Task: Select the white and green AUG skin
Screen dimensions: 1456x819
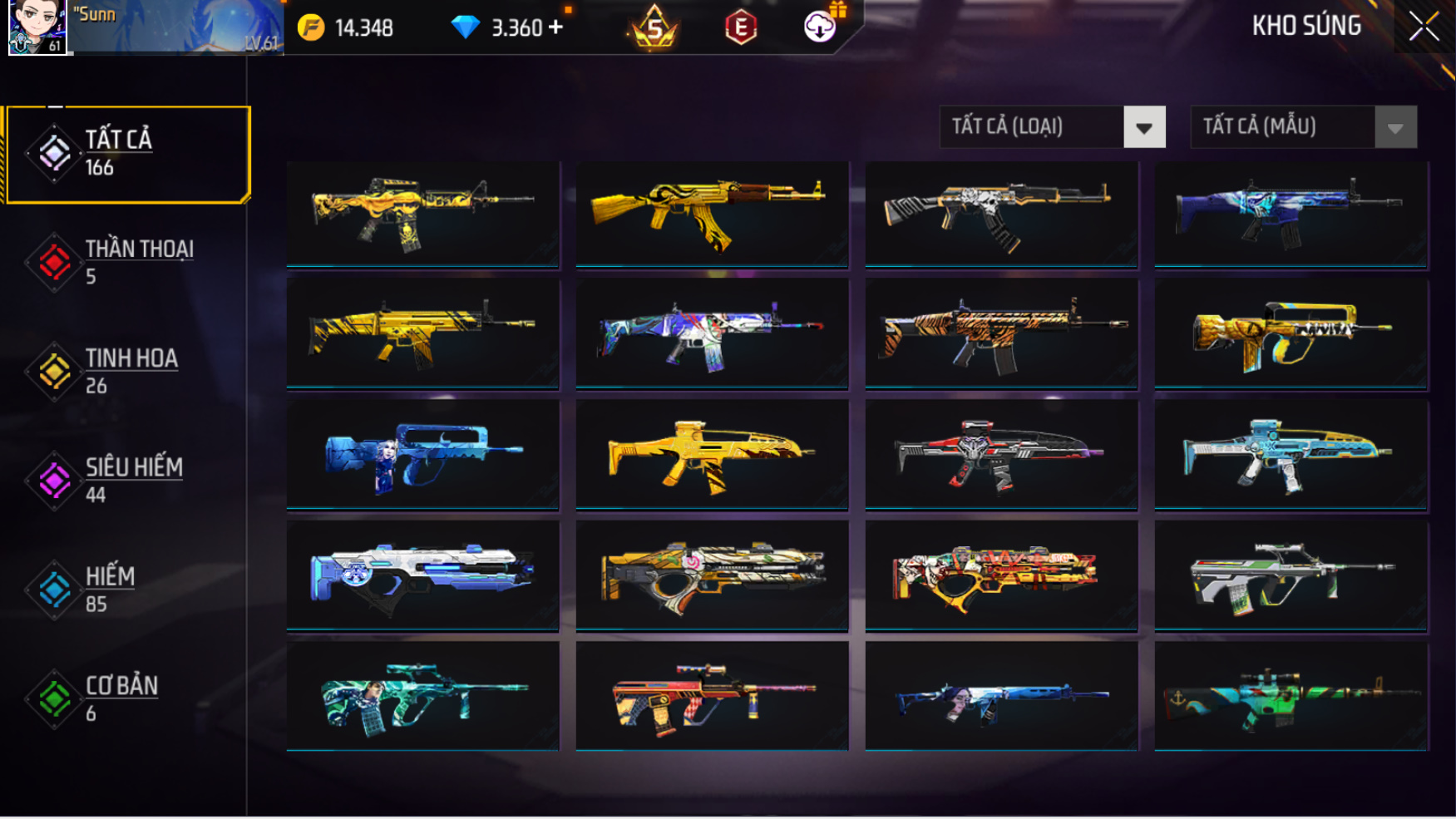Action: pyautogui.click(x=1291, y=575)
